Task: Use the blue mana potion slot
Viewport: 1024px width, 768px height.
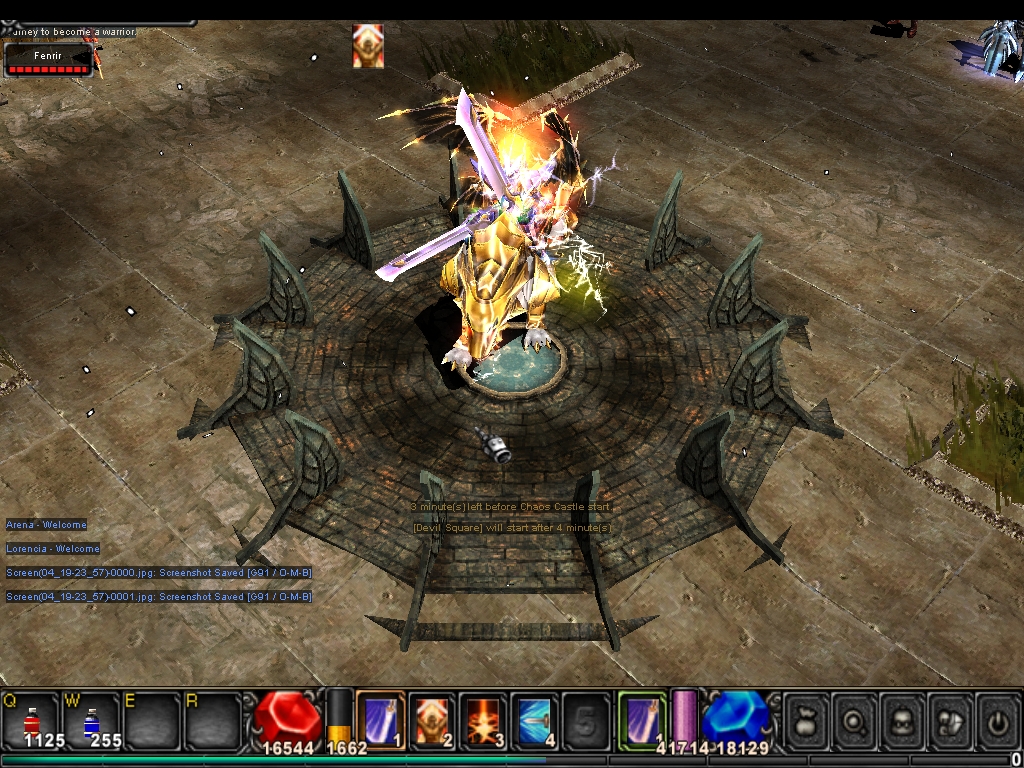Action: 90,718
